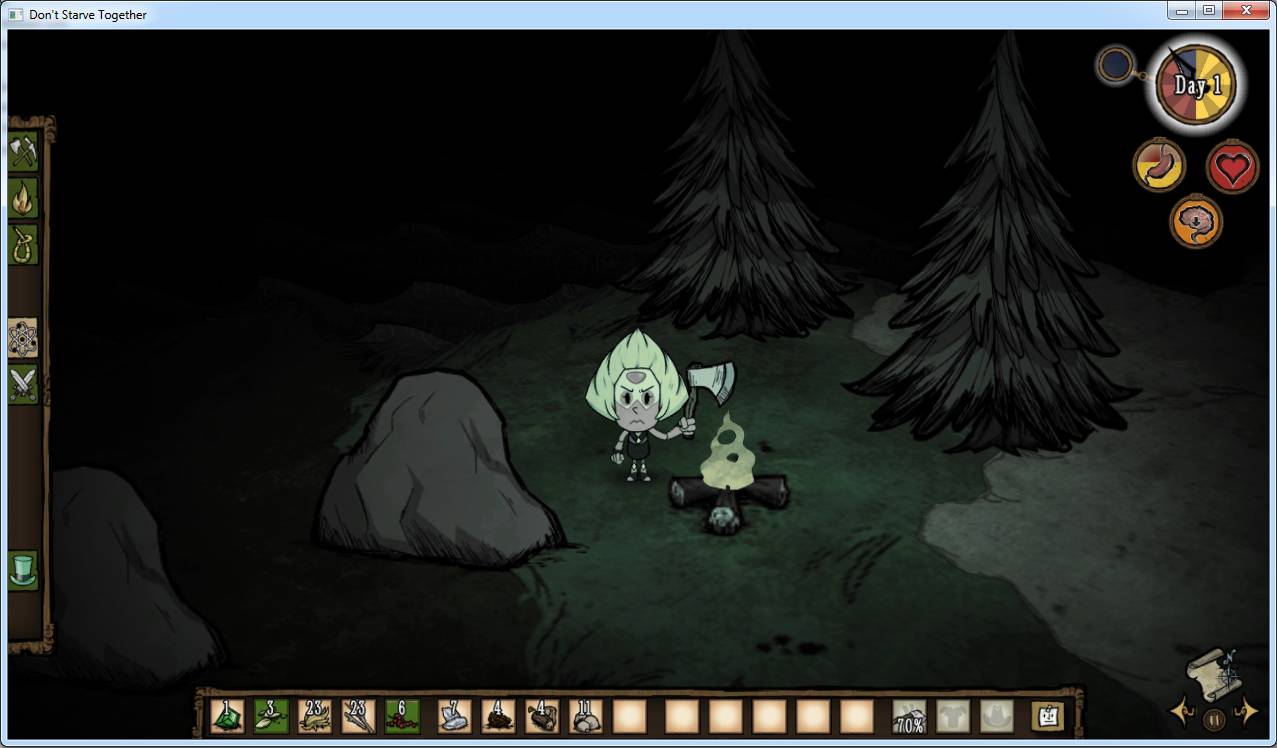This screenshot has height=748, width=1277.
Task: Open the Survival crafting tab with rope icon
Action: click(22, 244)
